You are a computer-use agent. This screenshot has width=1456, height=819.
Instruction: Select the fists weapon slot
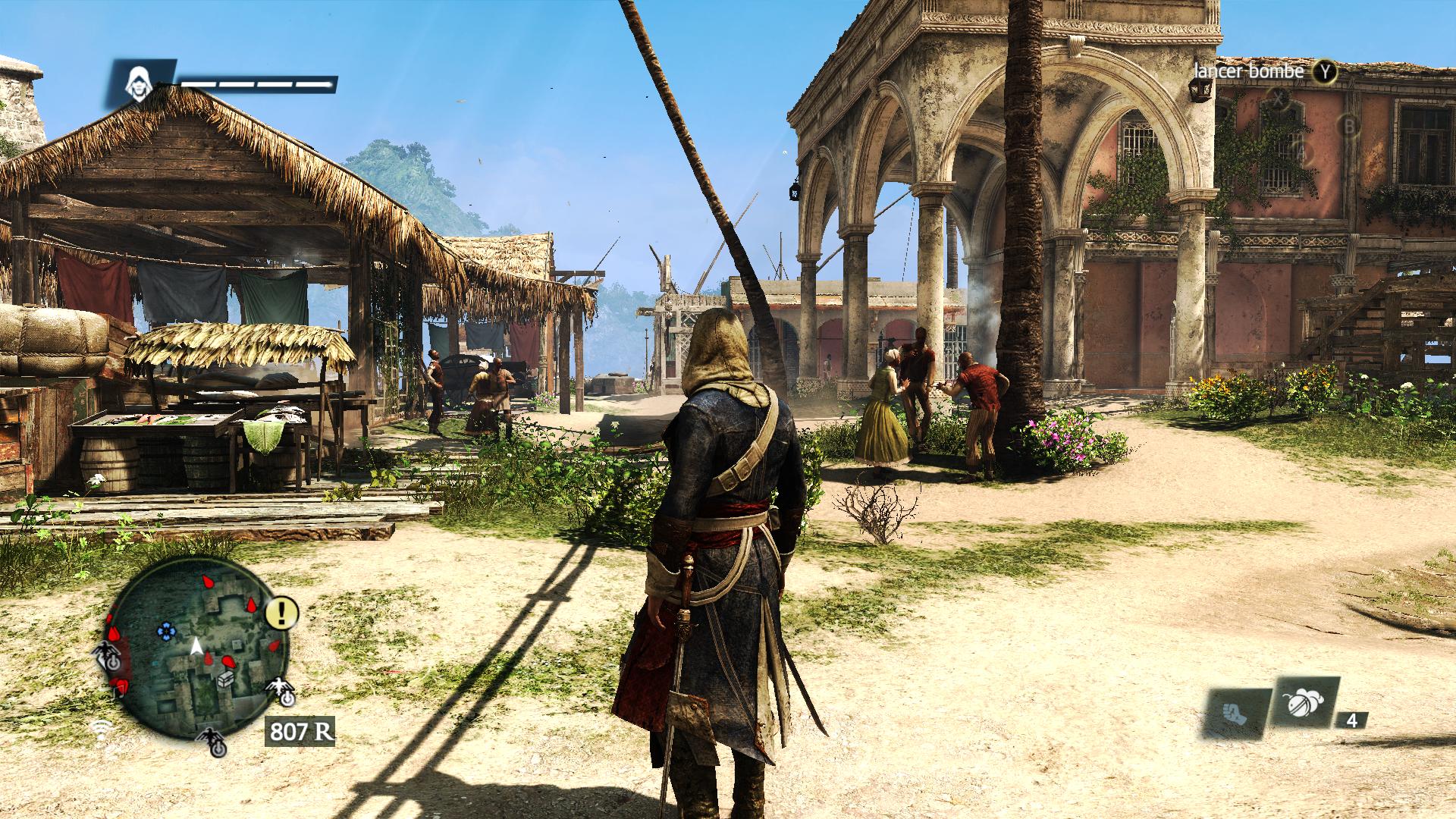[x=1233, y=713]
